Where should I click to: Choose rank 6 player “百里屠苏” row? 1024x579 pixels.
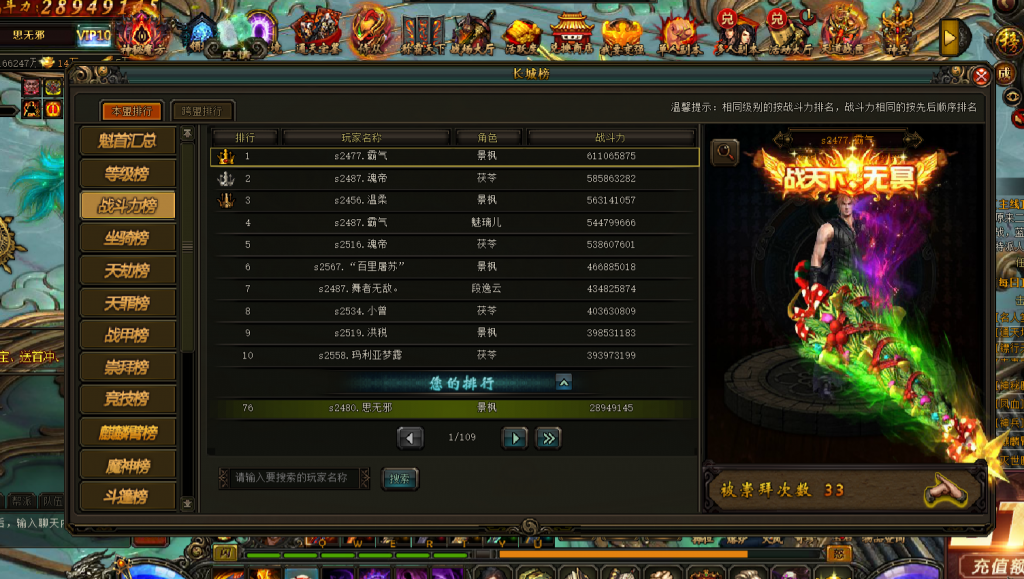[454, 267]
